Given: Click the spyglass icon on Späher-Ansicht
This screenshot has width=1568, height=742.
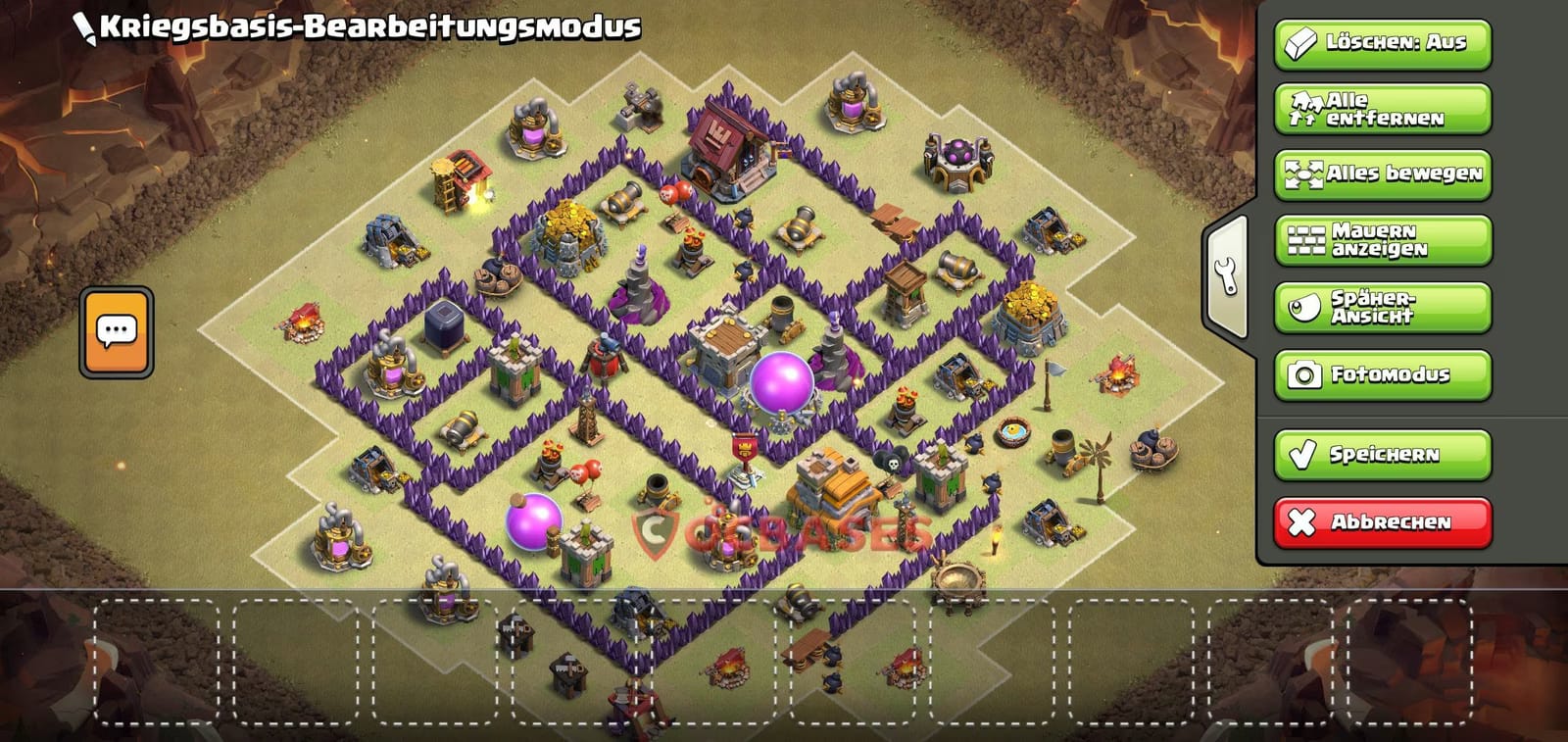Looking at the screenshot, I should coord(1303,306).
